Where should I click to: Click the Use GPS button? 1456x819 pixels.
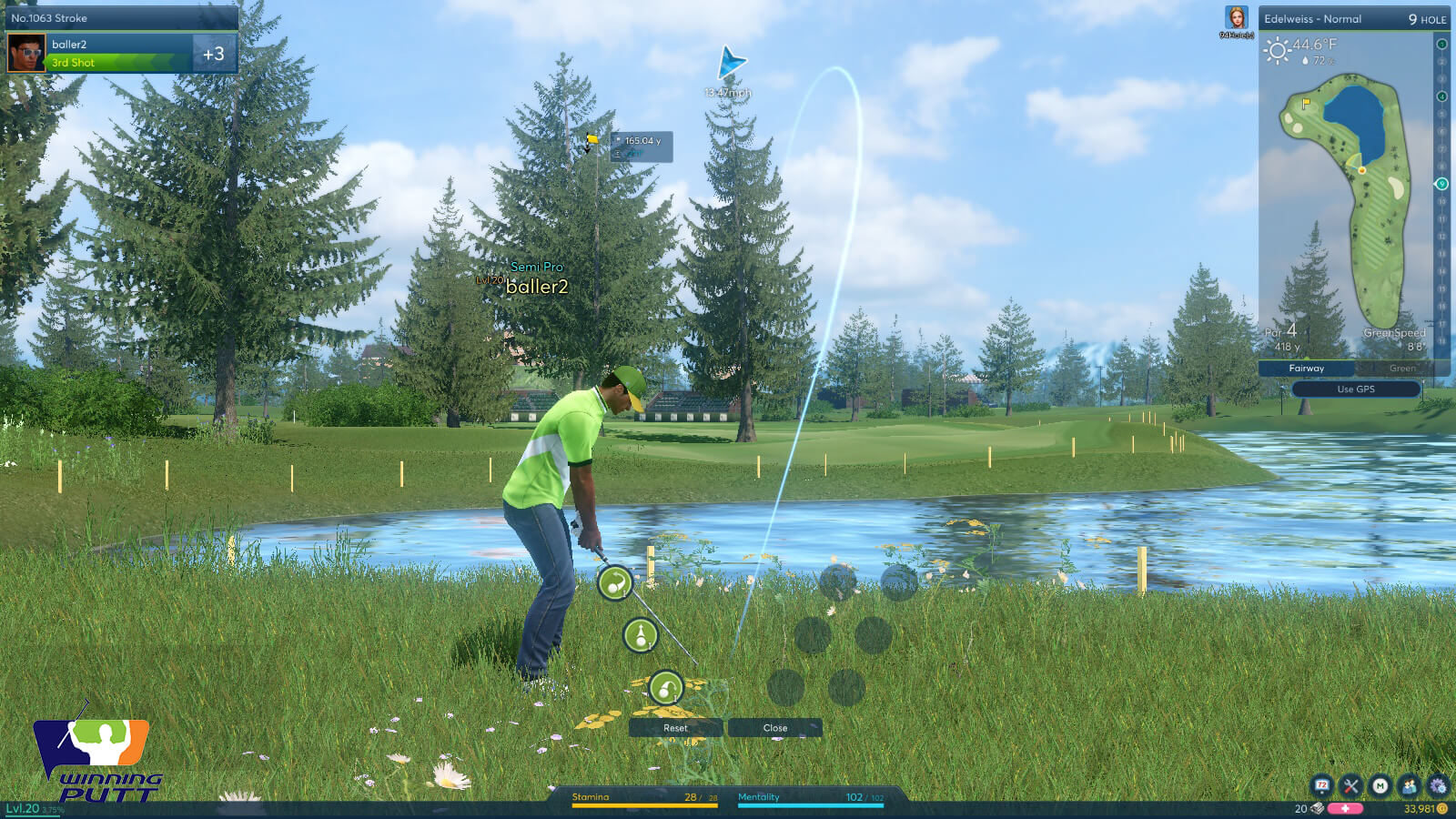tap(1355, 389)
